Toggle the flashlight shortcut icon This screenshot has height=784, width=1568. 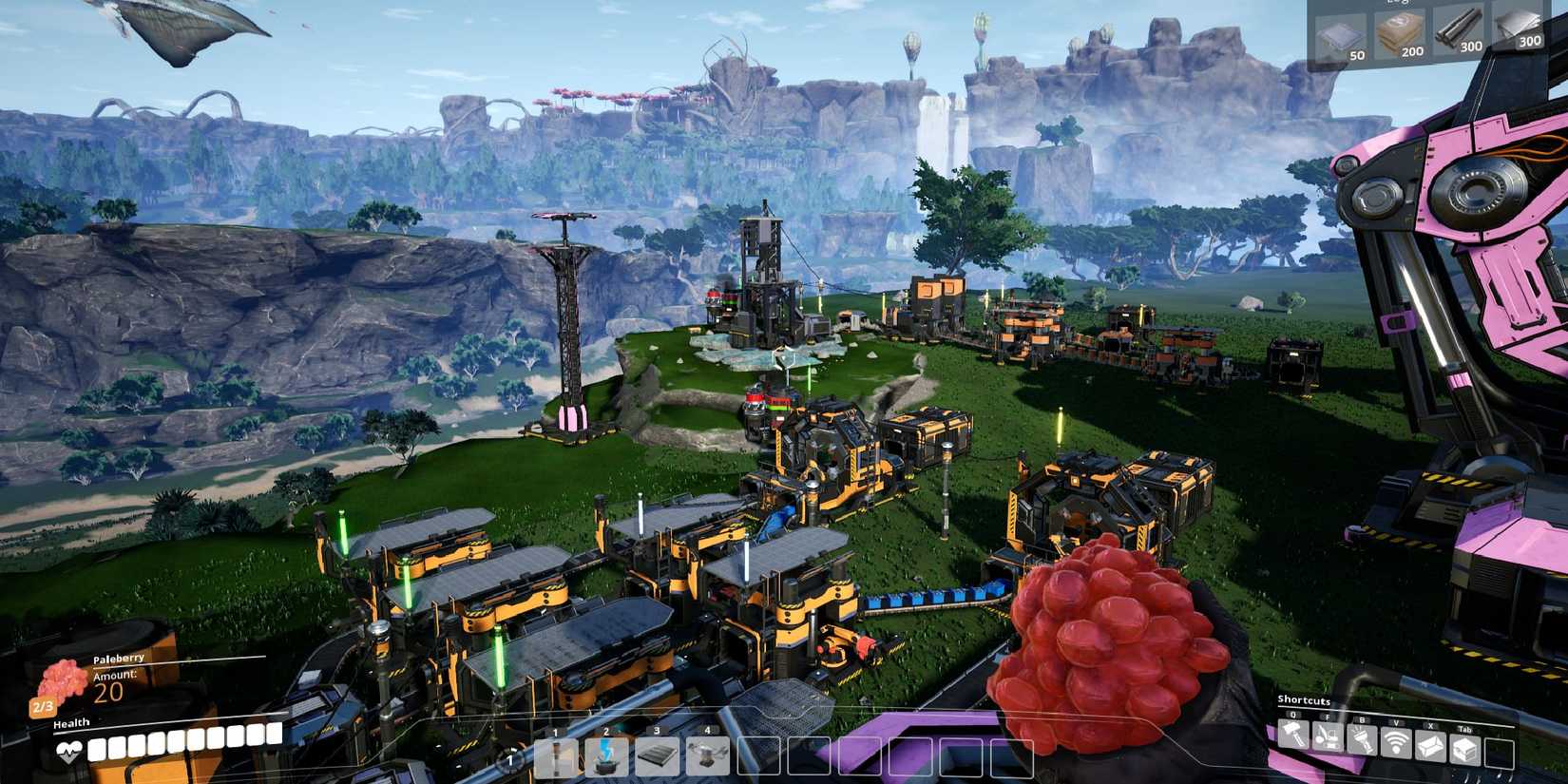coord(1361,738)
